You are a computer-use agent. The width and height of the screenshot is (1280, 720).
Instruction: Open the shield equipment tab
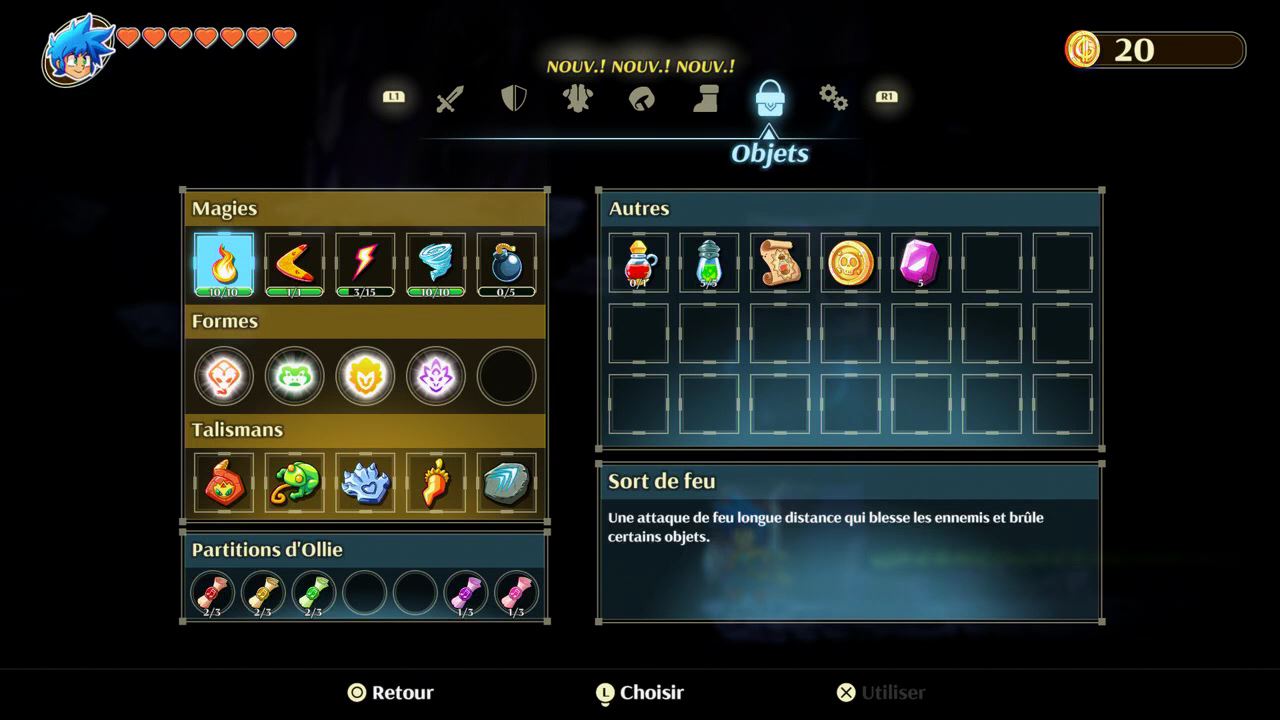[513, 98]
